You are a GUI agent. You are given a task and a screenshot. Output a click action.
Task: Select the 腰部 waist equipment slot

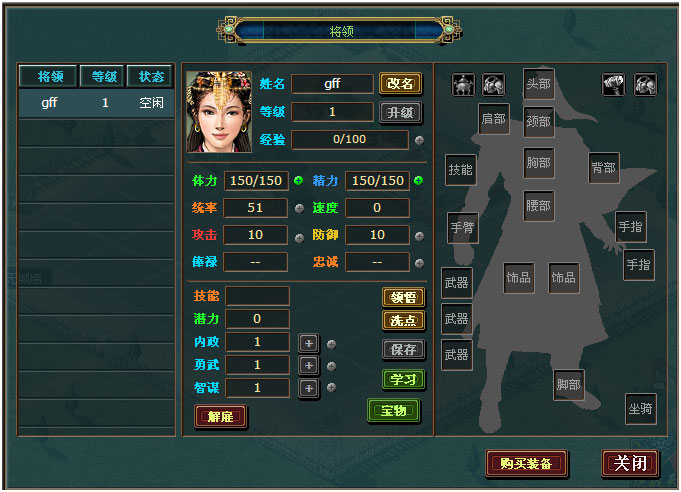tap(538, 206)
